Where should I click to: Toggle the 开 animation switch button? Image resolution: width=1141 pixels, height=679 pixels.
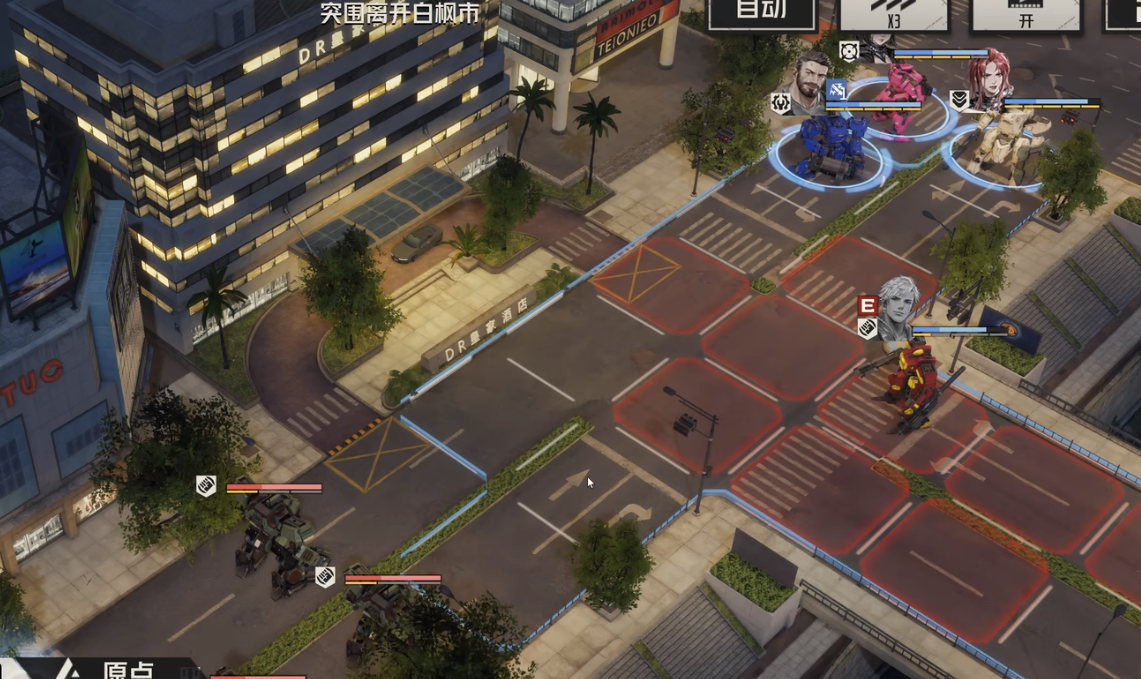1026,14
